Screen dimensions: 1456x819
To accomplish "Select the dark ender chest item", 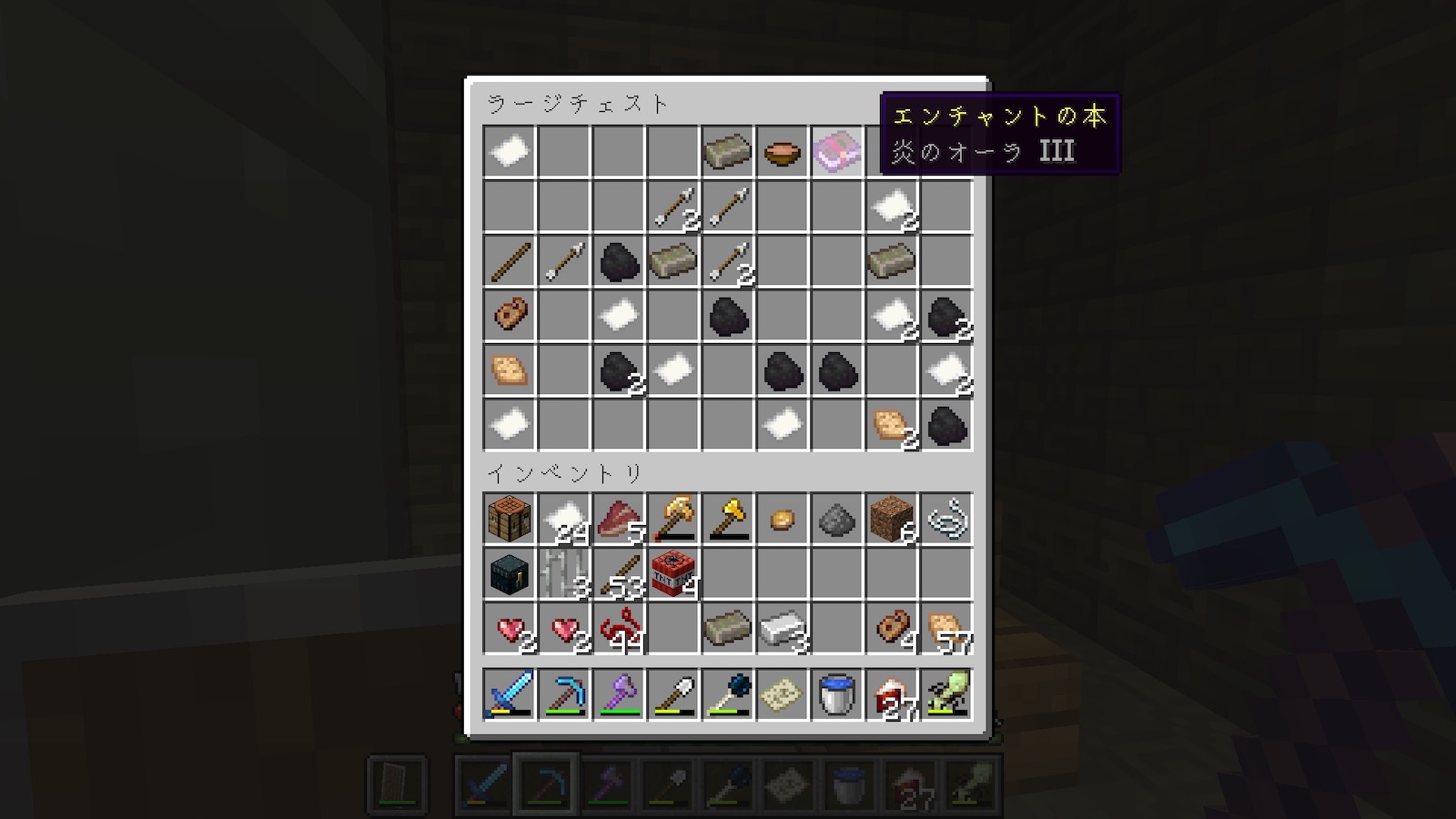I will point(509,573).
